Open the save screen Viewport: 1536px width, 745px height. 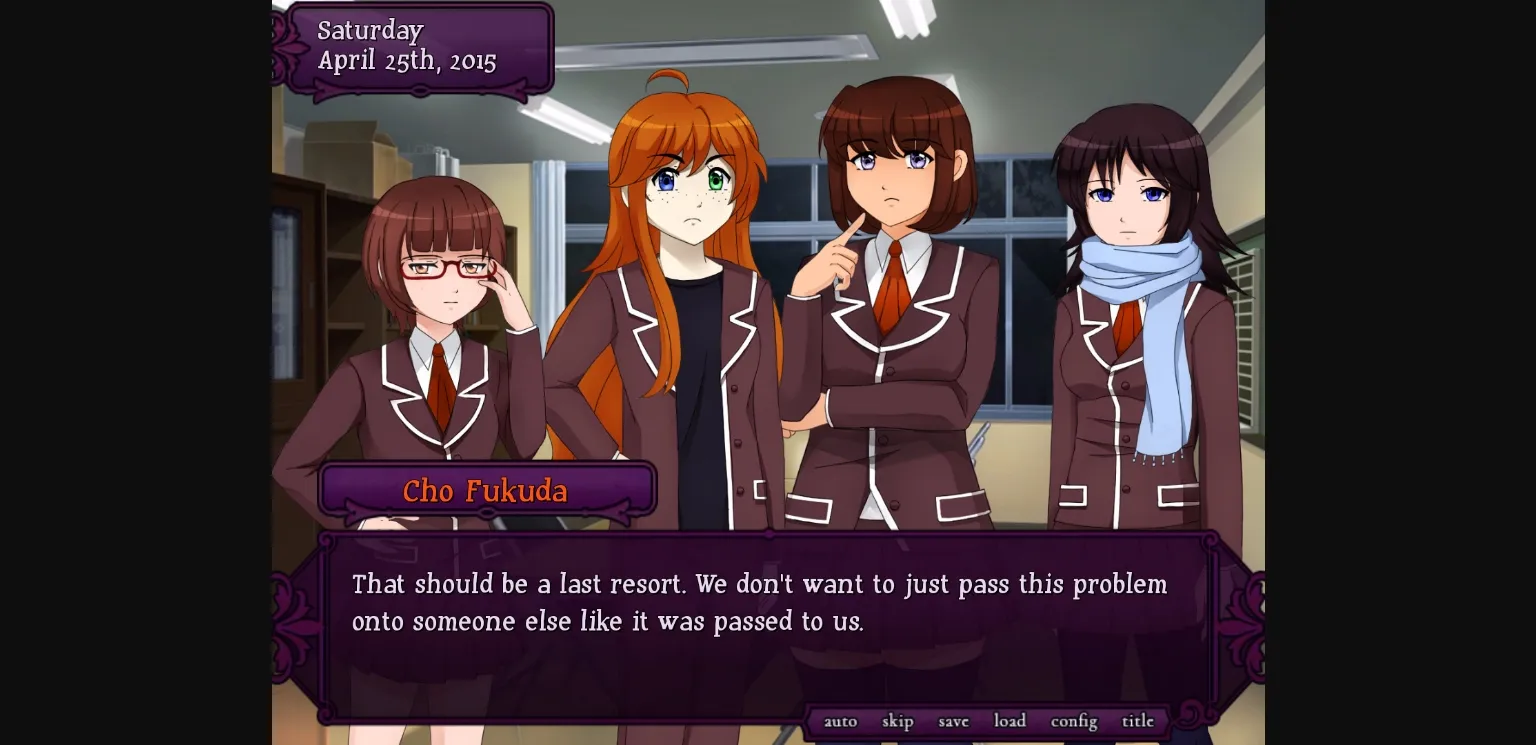[952, 721]
